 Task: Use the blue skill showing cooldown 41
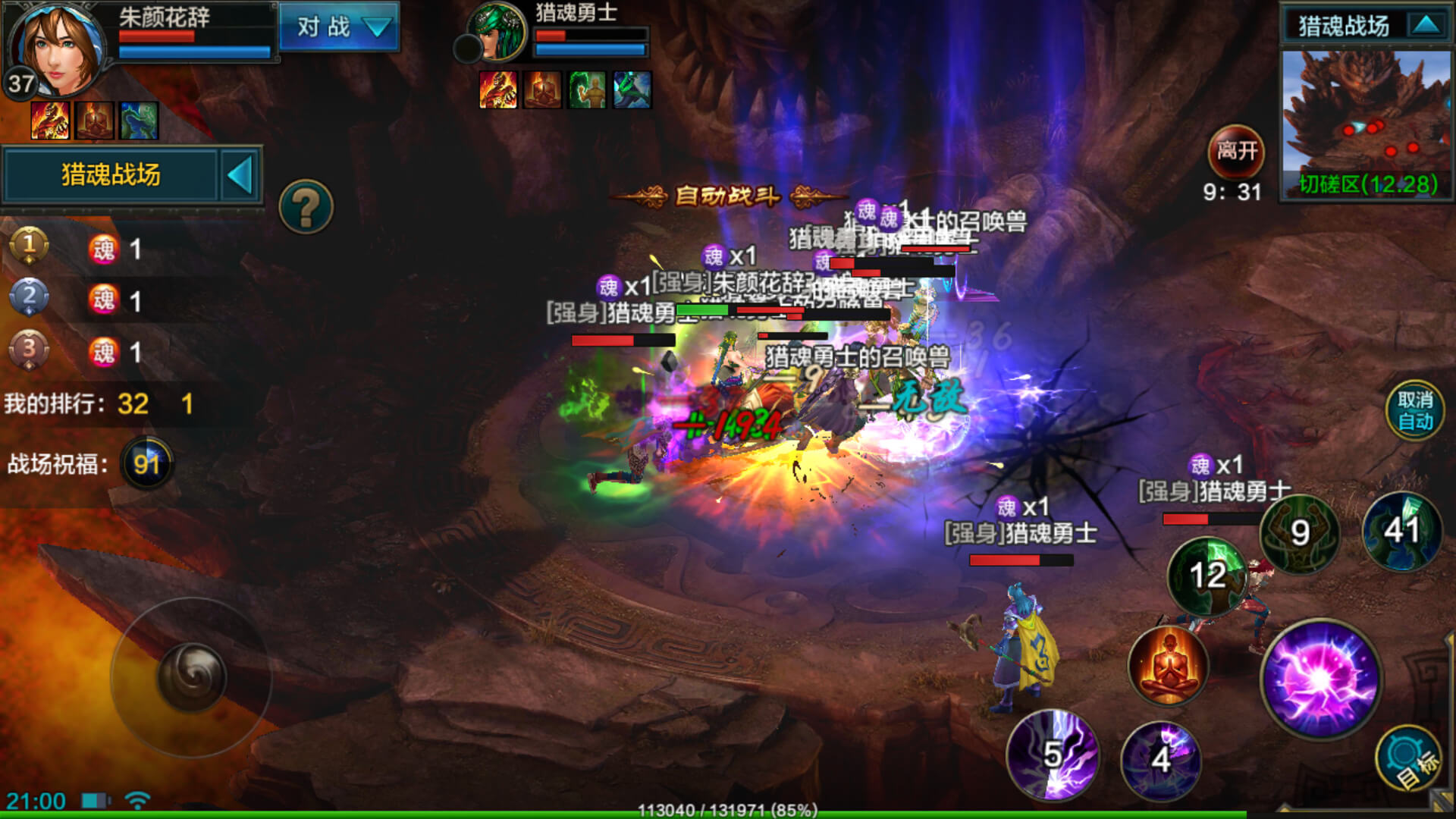(x=1401, y=530)
